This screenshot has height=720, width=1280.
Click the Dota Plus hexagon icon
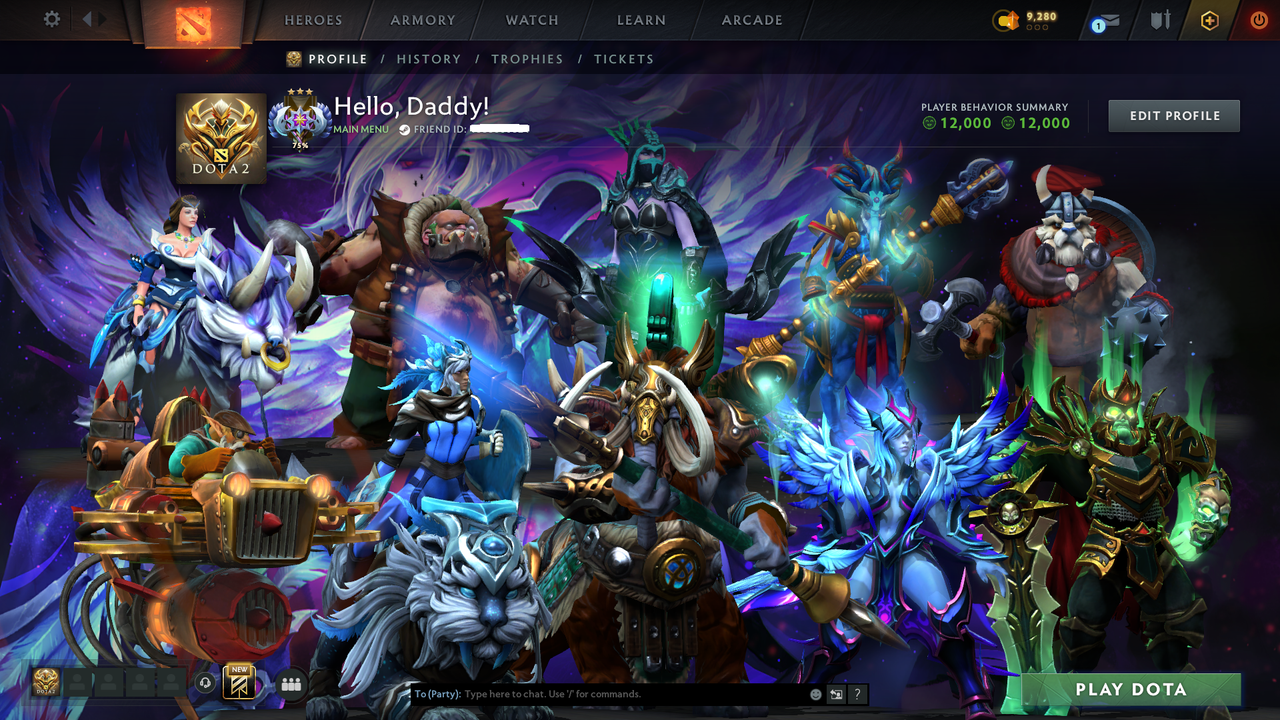coord(1210,18)
